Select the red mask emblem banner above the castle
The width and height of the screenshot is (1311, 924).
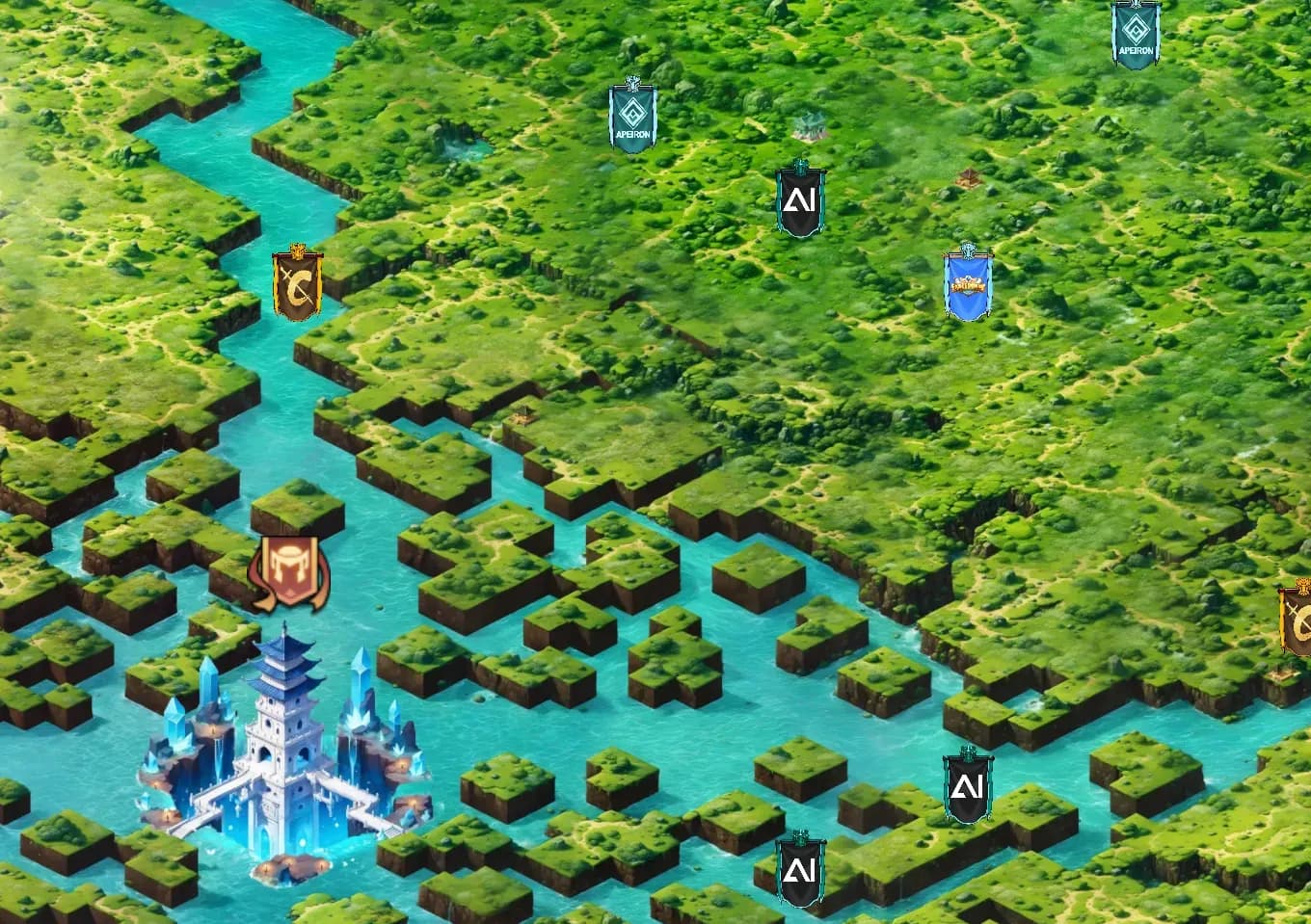(291, 569)
